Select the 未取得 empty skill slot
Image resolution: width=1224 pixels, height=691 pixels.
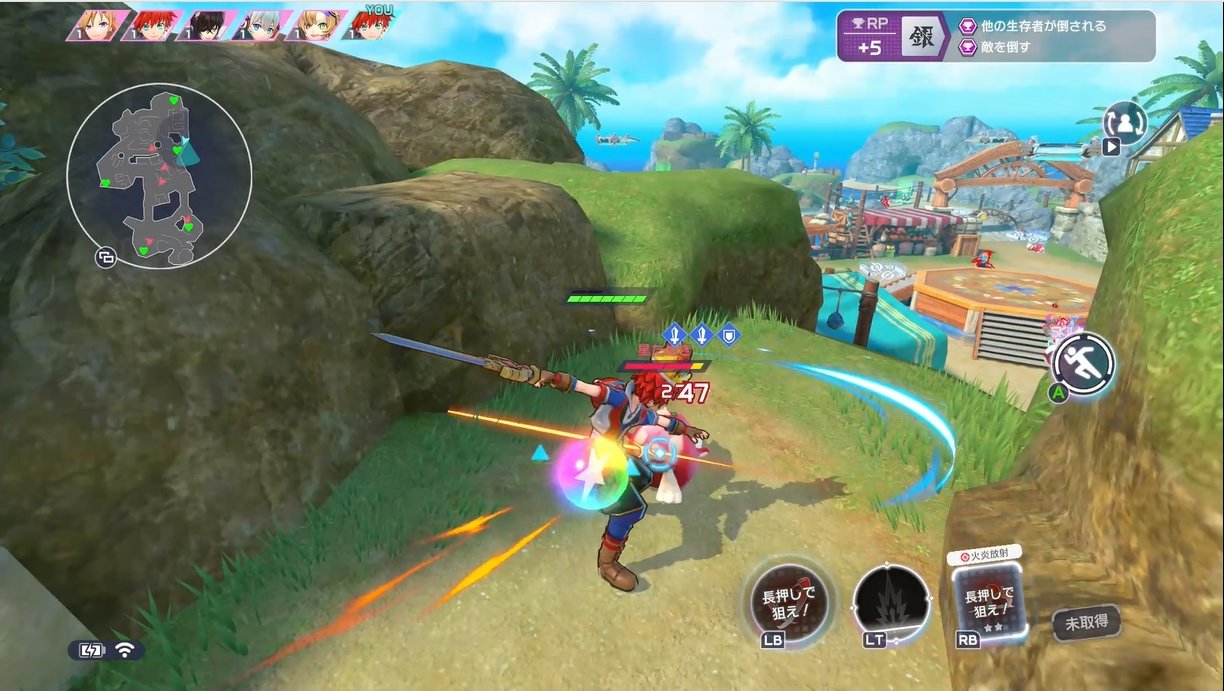[1085, 623]
